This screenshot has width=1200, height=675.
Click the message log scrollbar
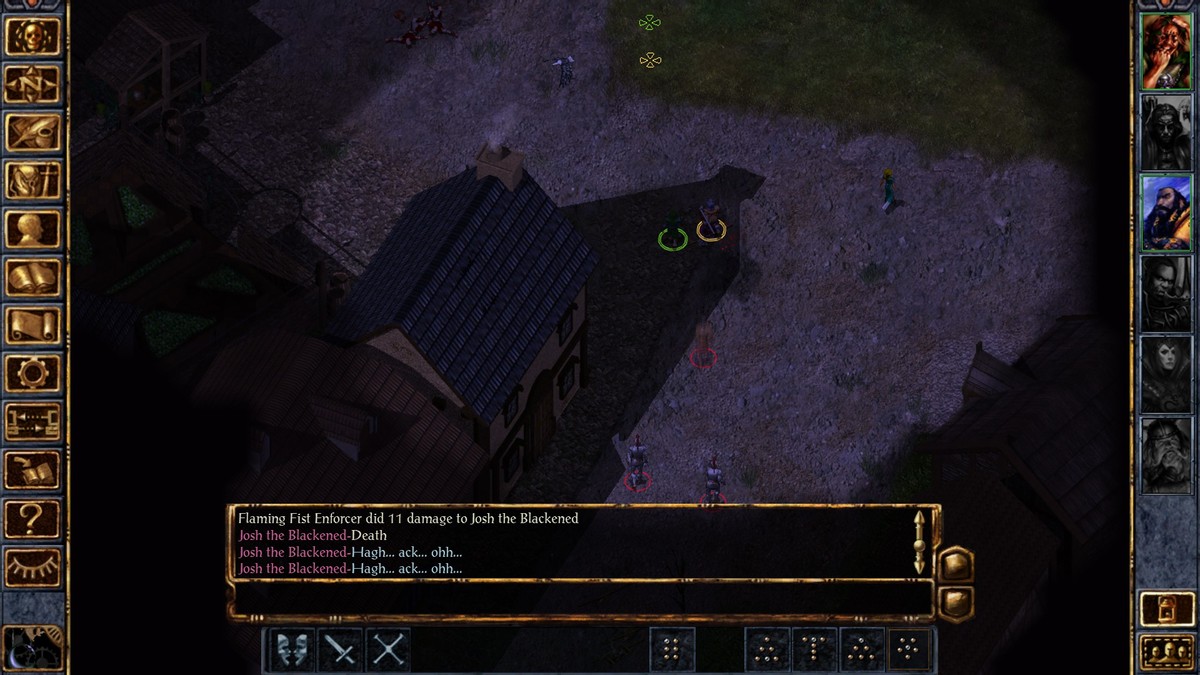point(919,542)
